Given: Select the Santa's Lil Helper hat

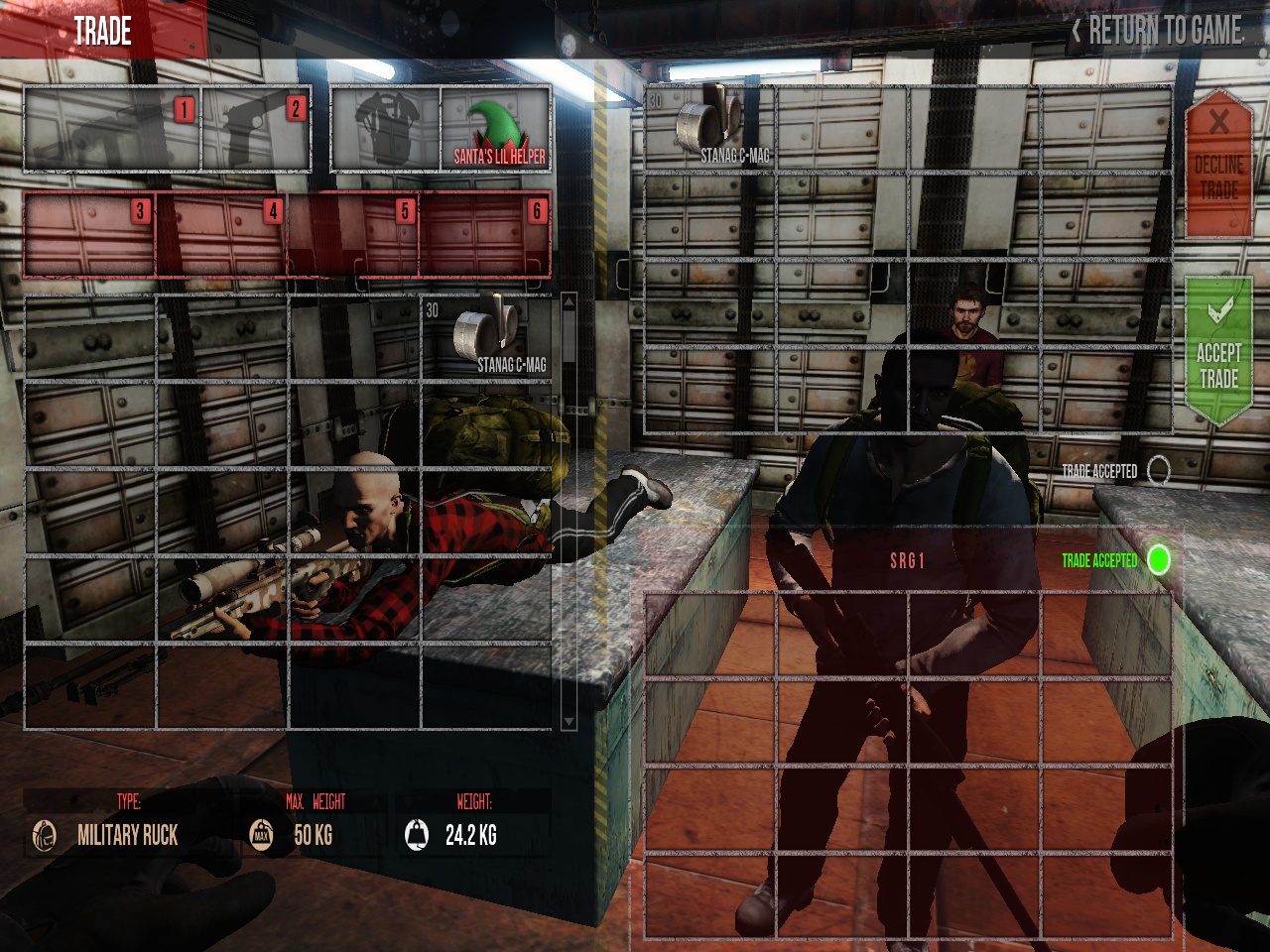Looking at the screenshot, I should 495,130.
